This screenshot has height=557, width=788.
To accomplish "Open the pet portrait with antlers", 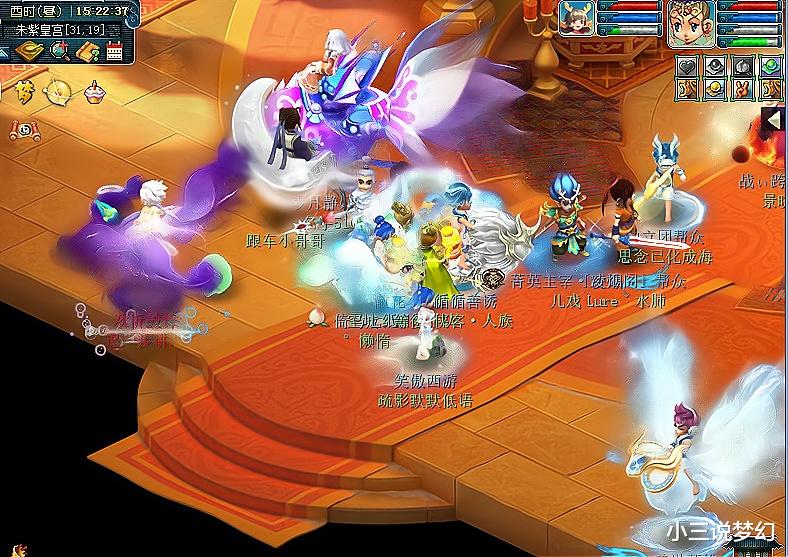I will pyautogui.click(x=576, y=18).
